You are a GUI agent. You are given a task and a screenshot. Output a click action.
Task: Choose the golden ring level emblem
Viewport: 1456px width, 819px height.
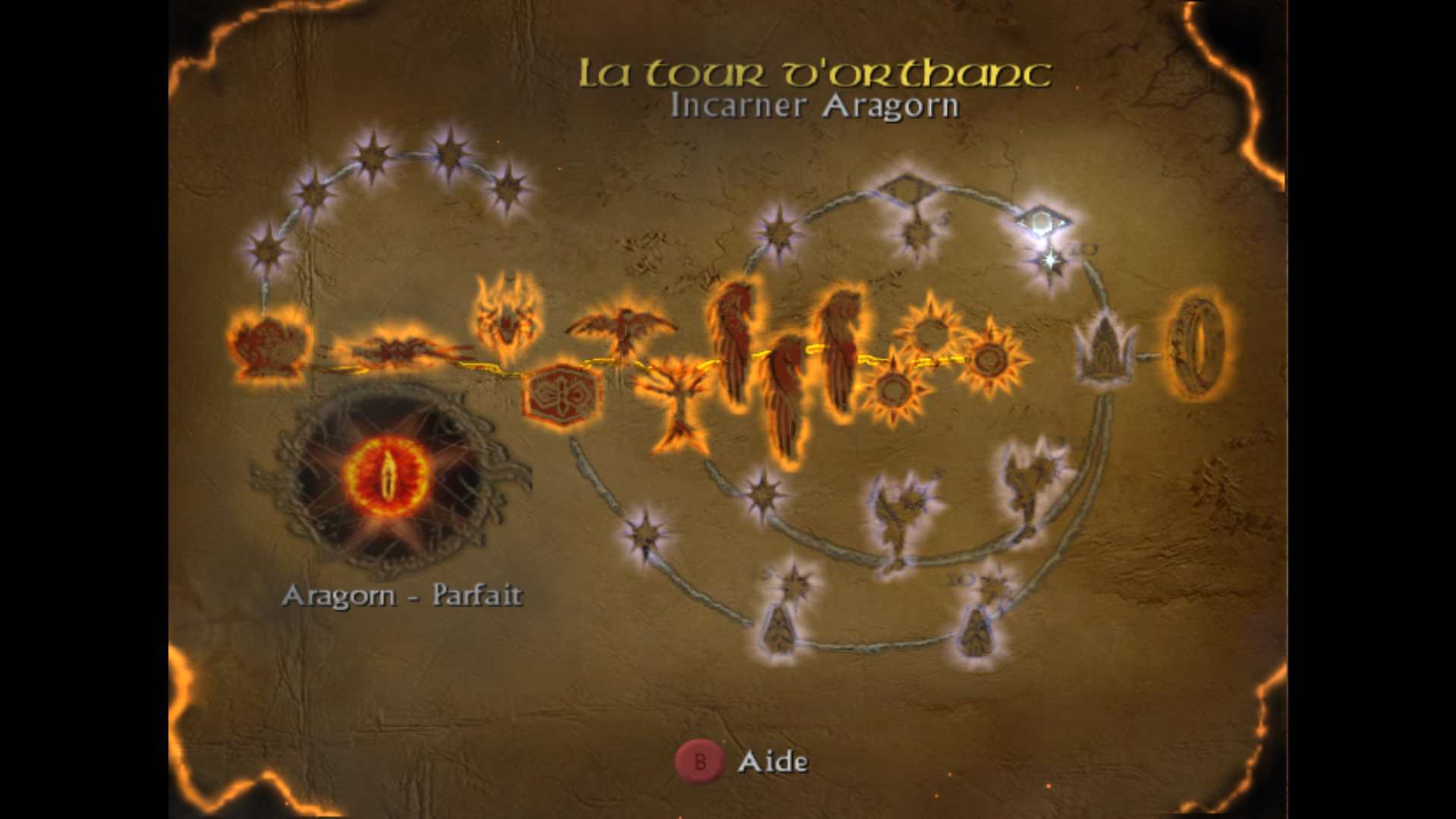click(1198, 348)
